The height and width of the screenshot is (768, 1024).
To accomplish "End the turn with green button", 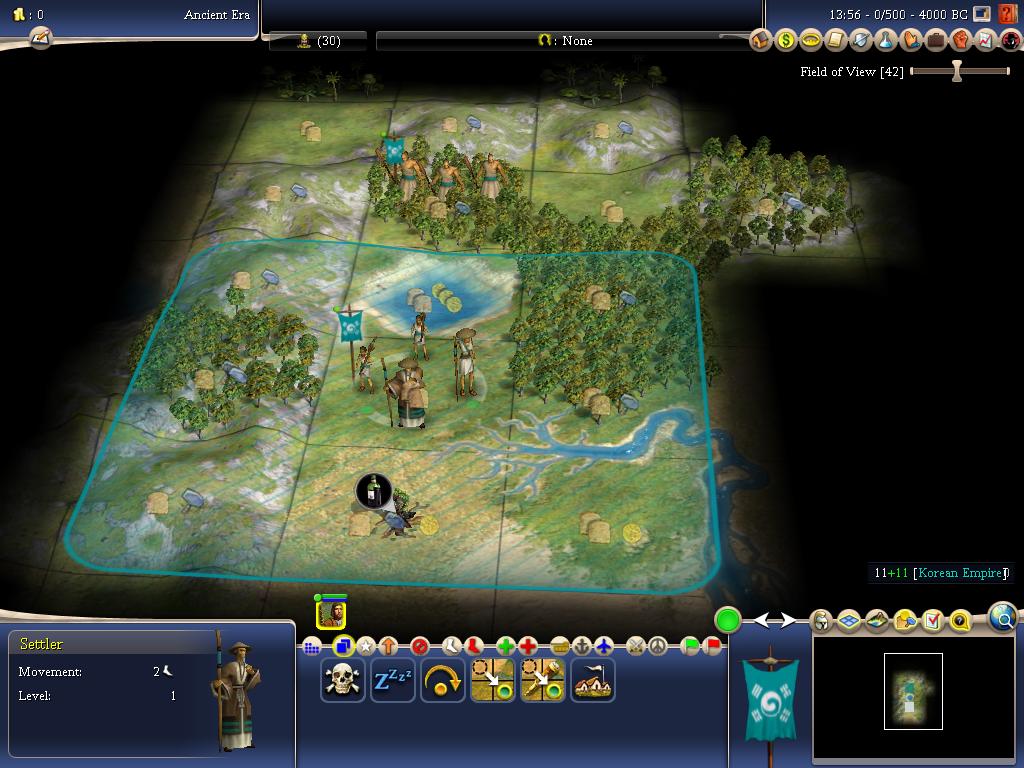I will [727, 620].
